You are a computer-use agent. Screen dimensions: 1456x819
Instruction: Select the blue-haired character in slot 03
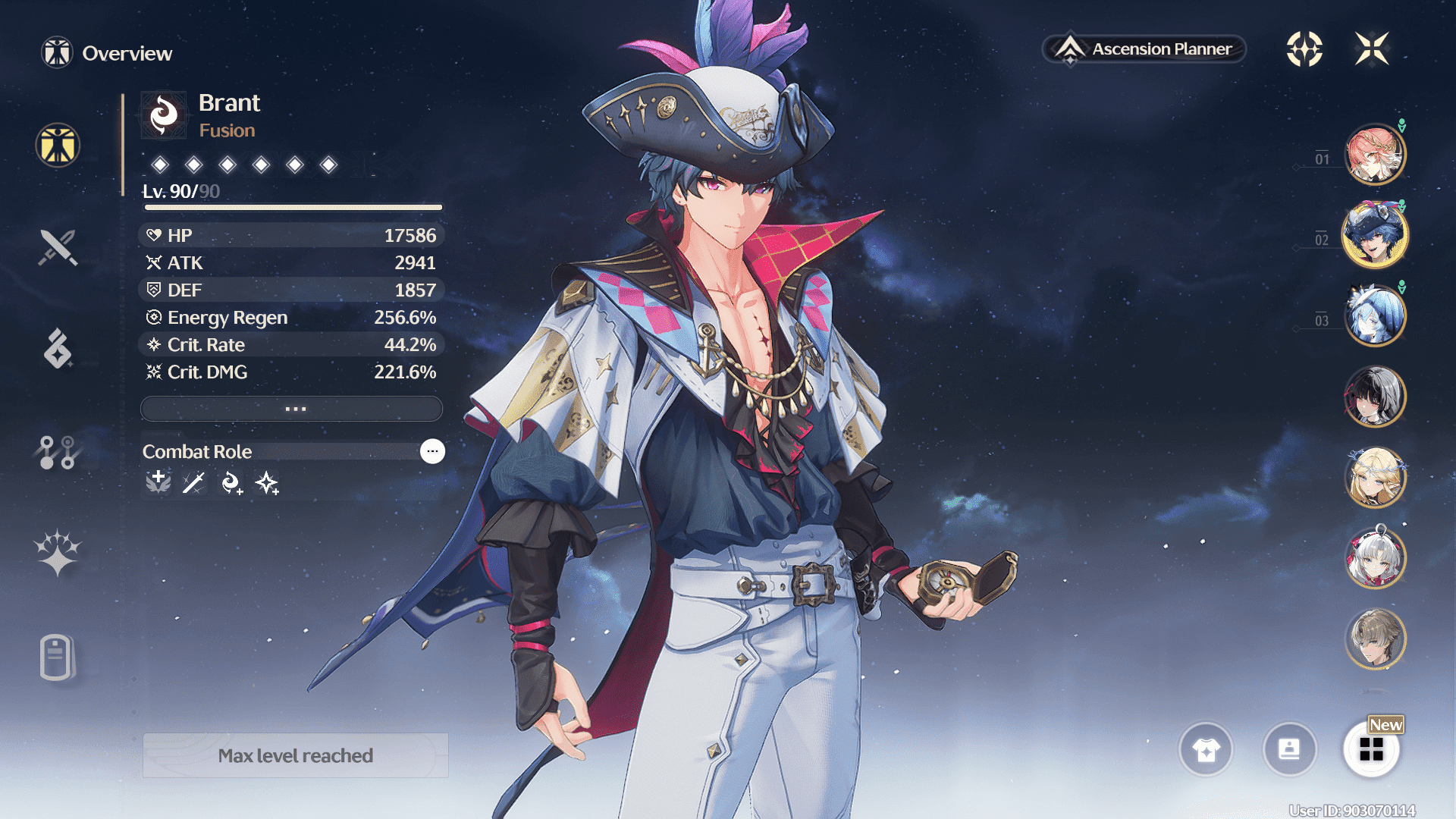click(x=1374, y=316)
